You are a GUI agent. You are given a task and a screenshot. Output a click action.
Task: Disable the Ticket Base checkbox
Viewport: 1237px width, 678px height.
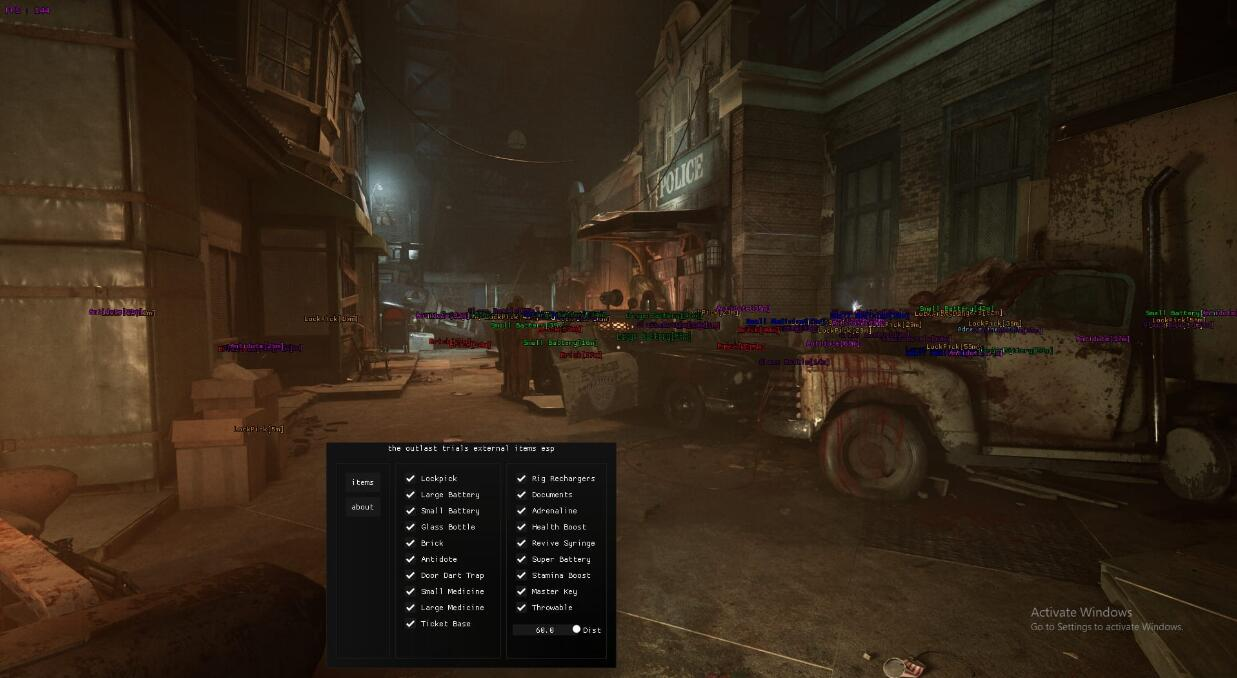point(410,623)
